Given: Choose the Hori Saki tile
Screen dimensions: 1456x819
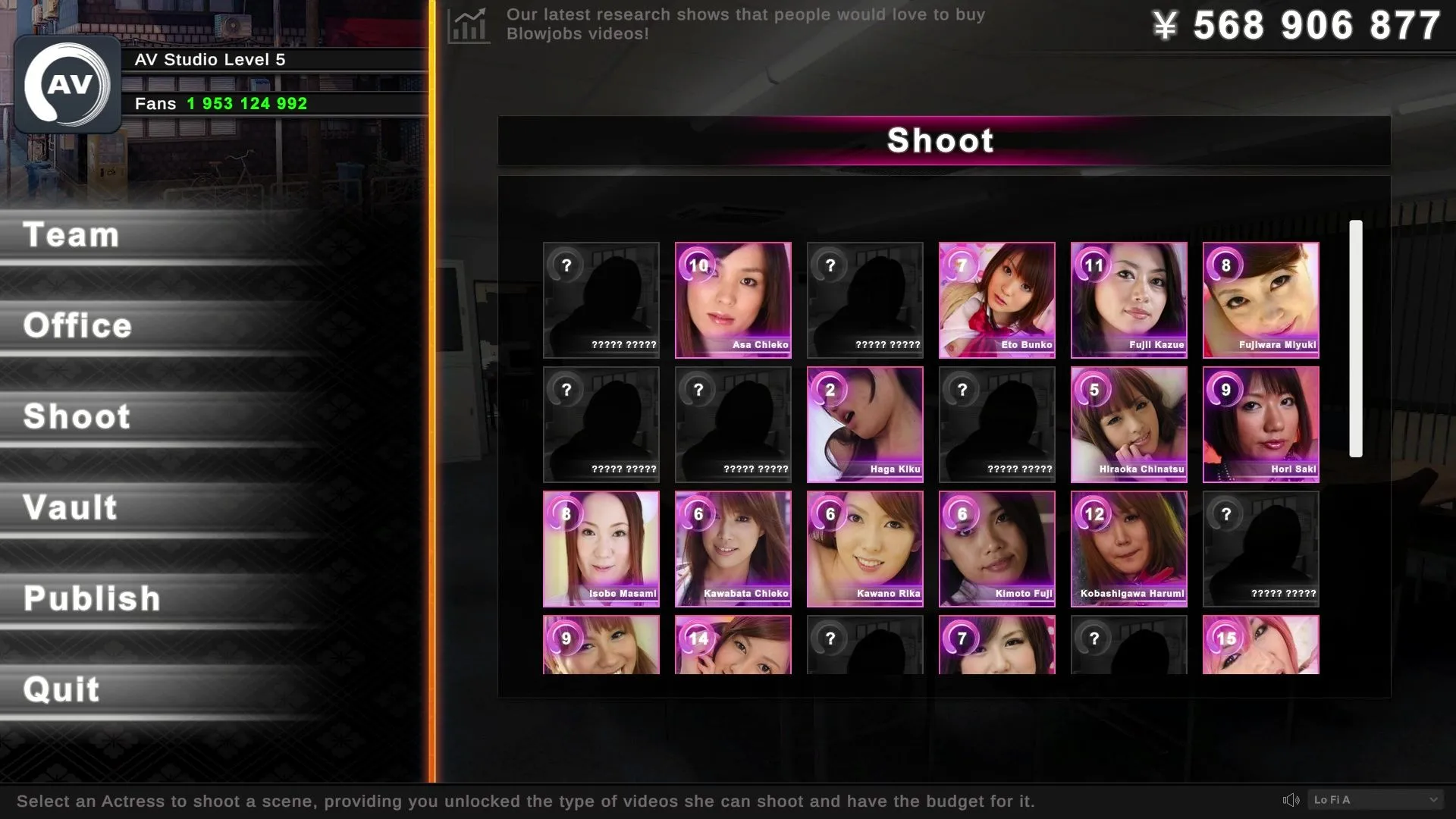Looking at the screenshot, I should tap(1260, 425).
